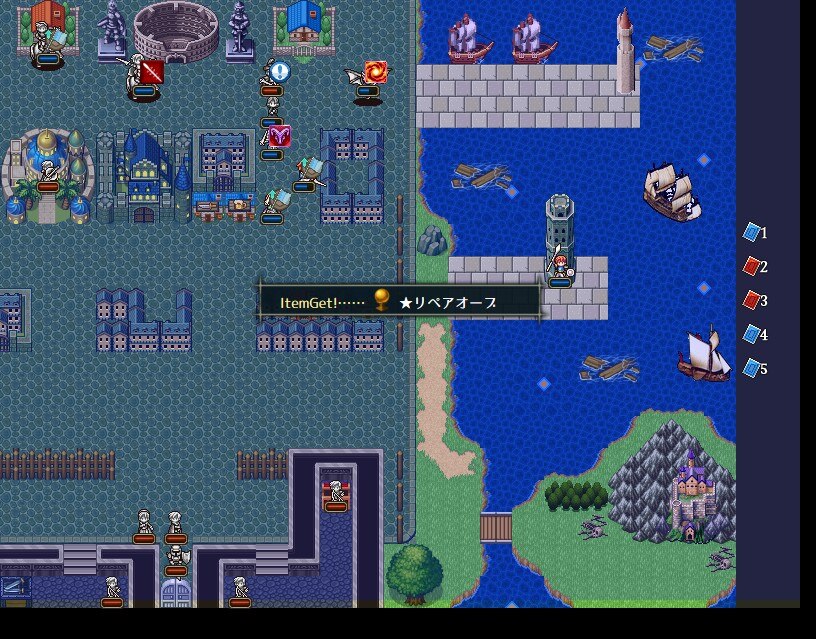Pick the blue card numbered 5
This screenshot has width=816, height=639.
coord(752,369)
